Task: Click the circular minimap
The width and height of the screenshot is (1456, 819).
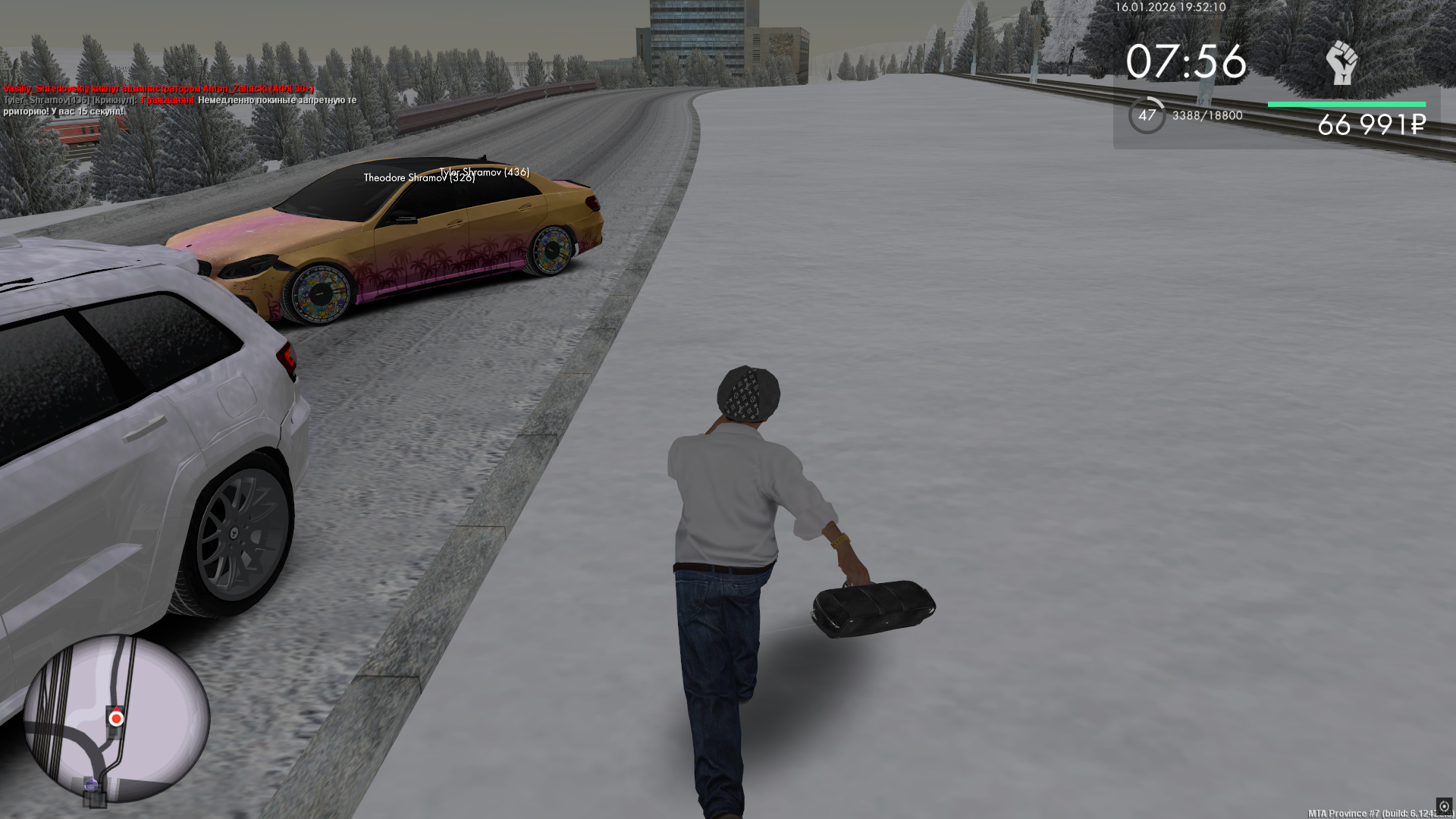Action: click(x=116, y=717)
